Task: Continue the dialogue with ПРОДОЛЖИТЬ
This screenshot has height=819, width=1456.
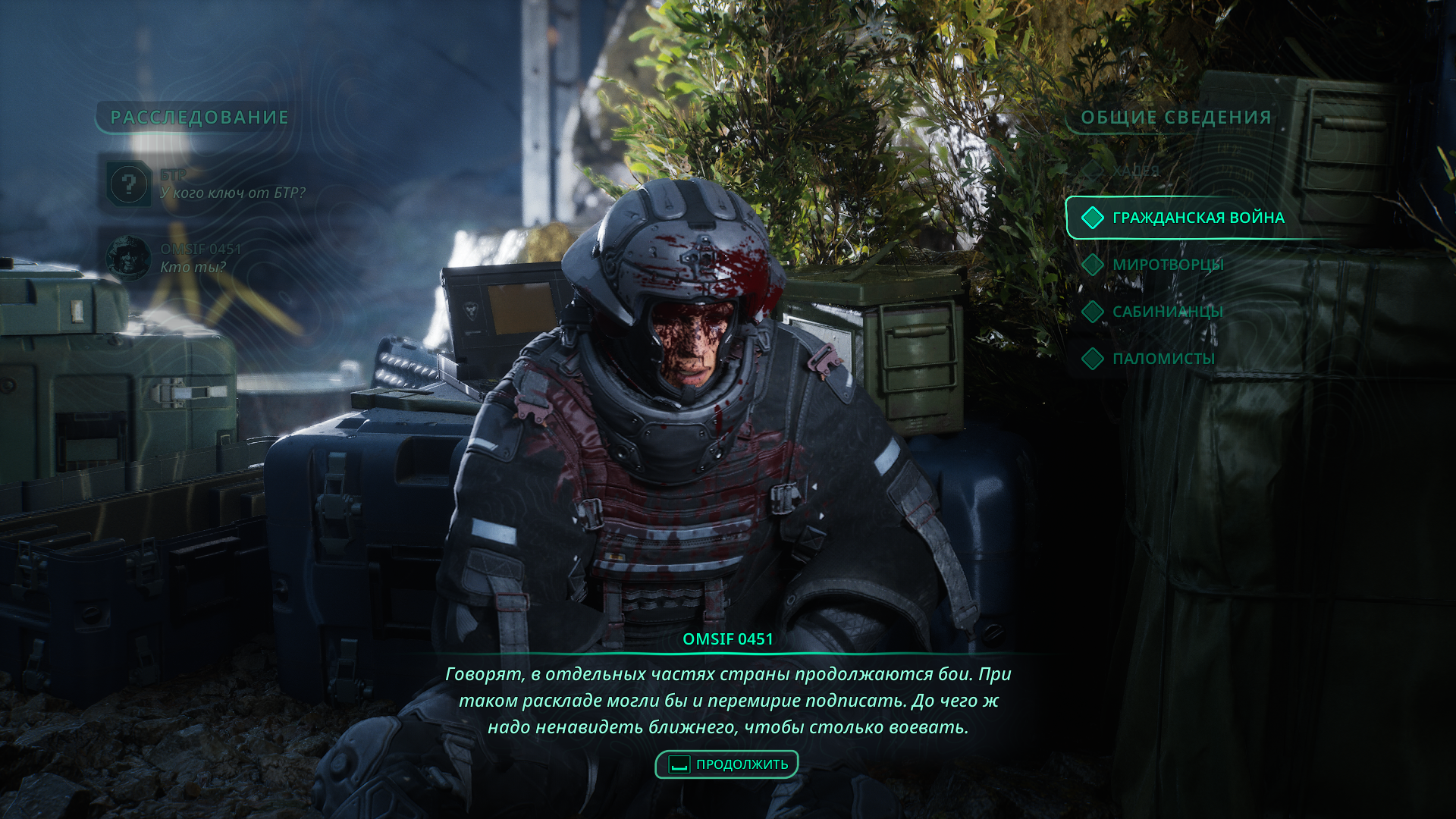Action: (x=727, y=764)
